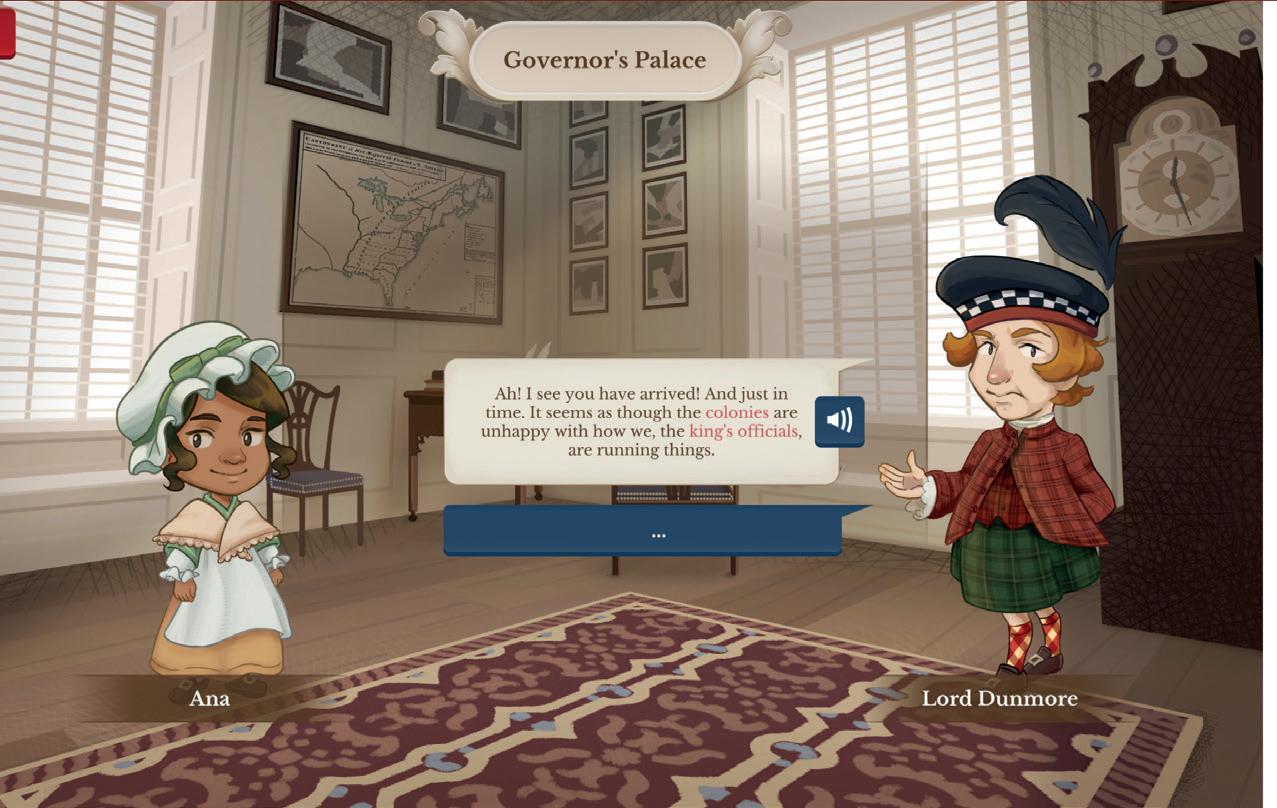1277x808 pixels.
Task: Open the highlighted "colonies" glossary term
Action: (737, 412)
